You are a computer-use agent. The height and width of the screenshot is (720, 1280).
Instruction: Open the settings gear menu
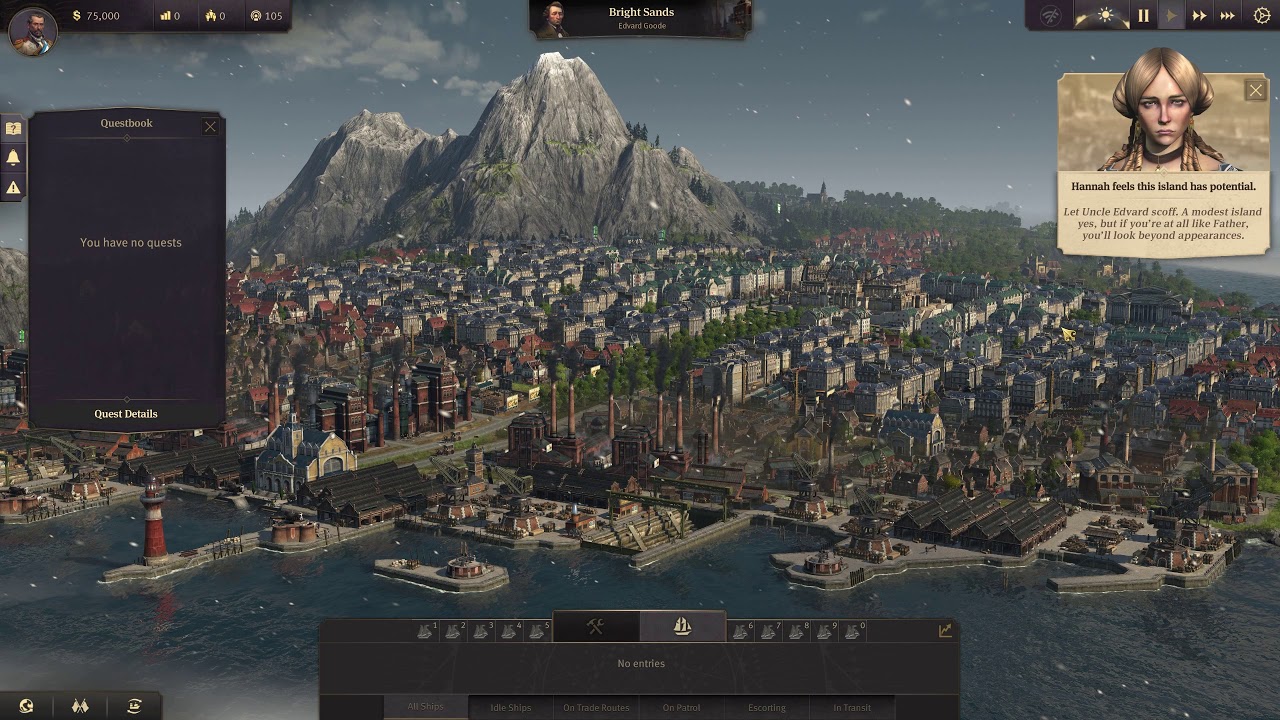pyautogui.click(x=1261, y=16)
